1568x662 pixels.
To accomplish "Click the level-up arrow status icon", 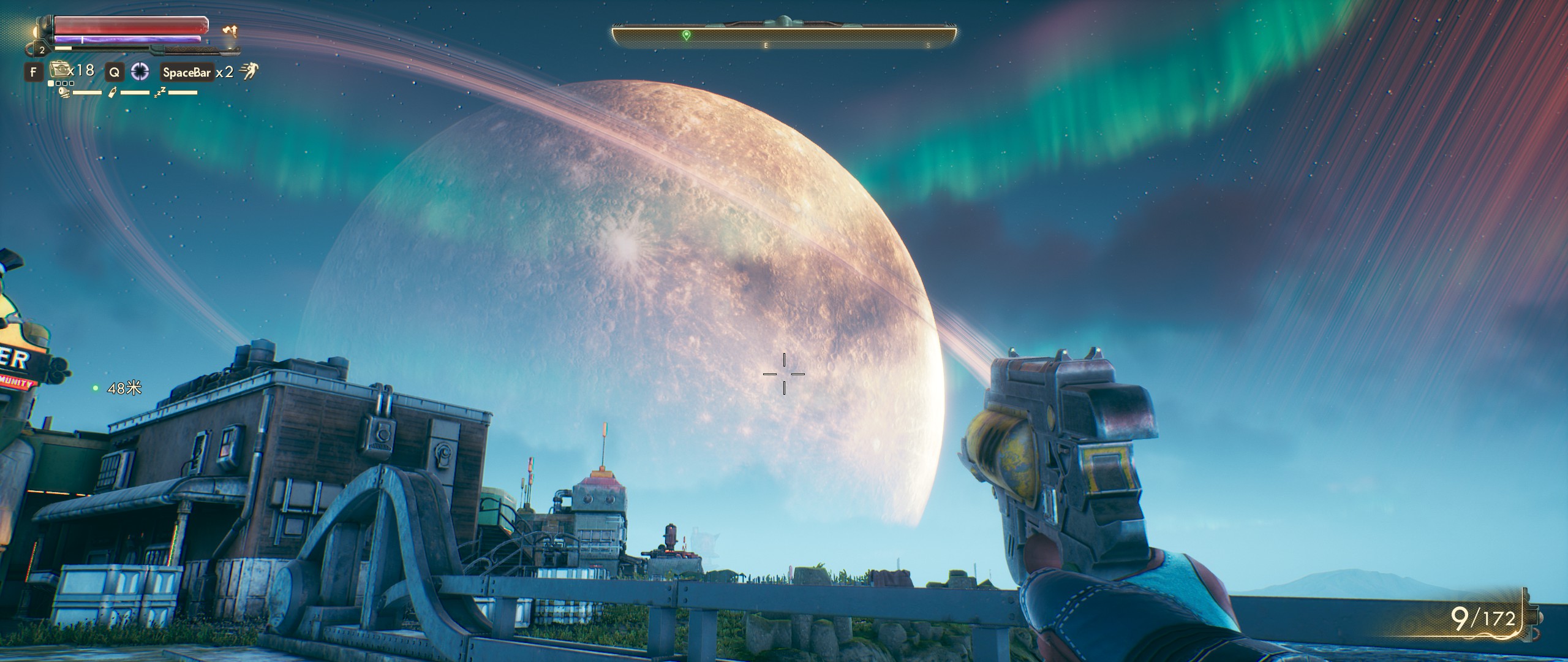I will [x=230, y=31].
